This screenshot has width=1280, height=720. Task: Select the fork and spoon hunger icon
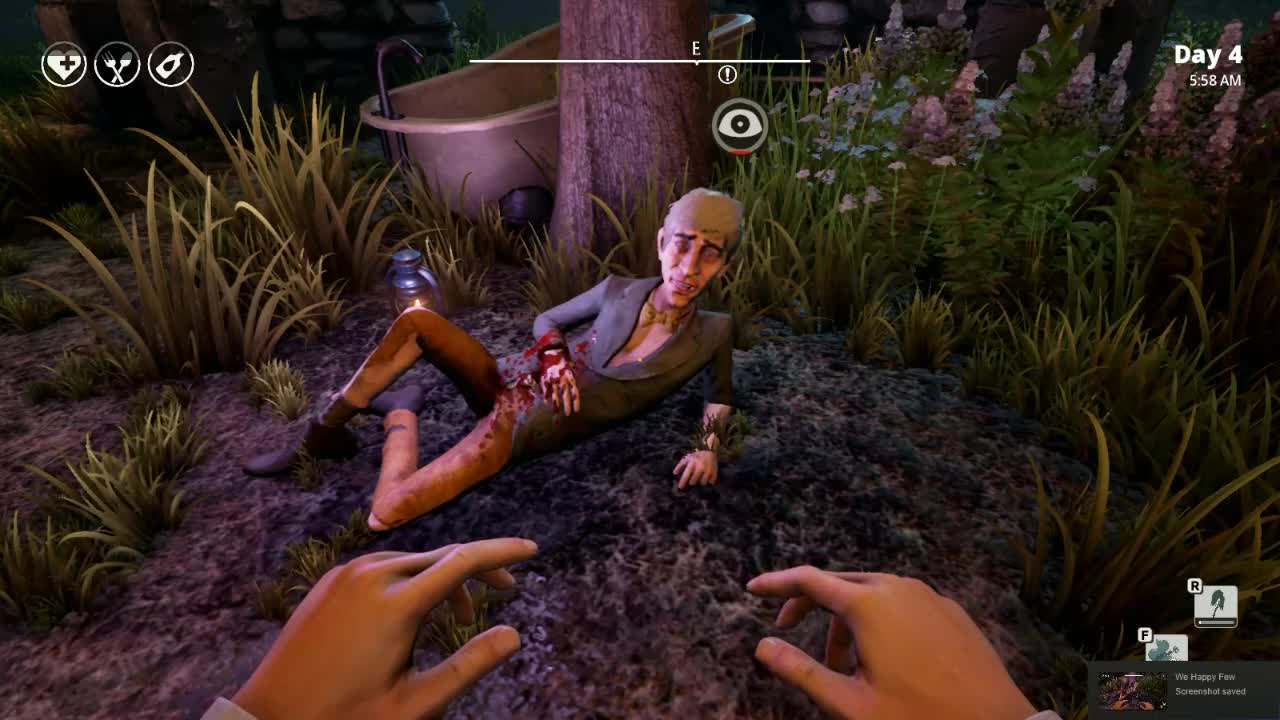click(x=117, y=65)
